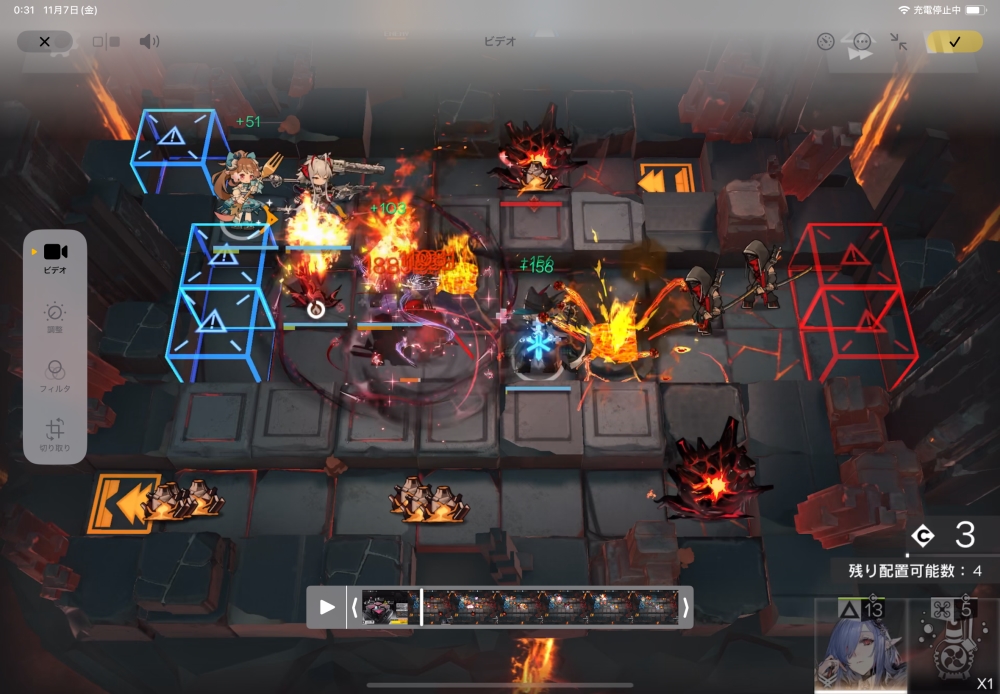Toggle the video sound with the speaker icon
1000x694 pixels.
pyautogui.click(x=149, y=42)
